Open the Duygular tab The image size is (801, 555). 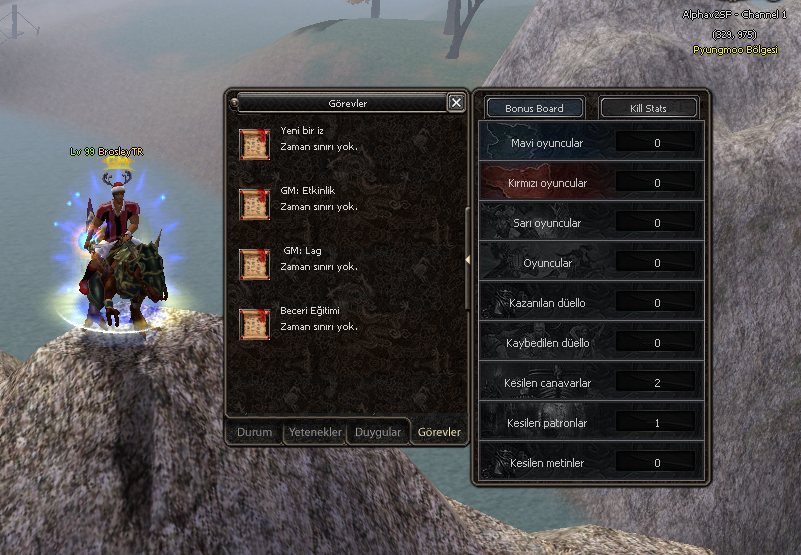point(379,432)
